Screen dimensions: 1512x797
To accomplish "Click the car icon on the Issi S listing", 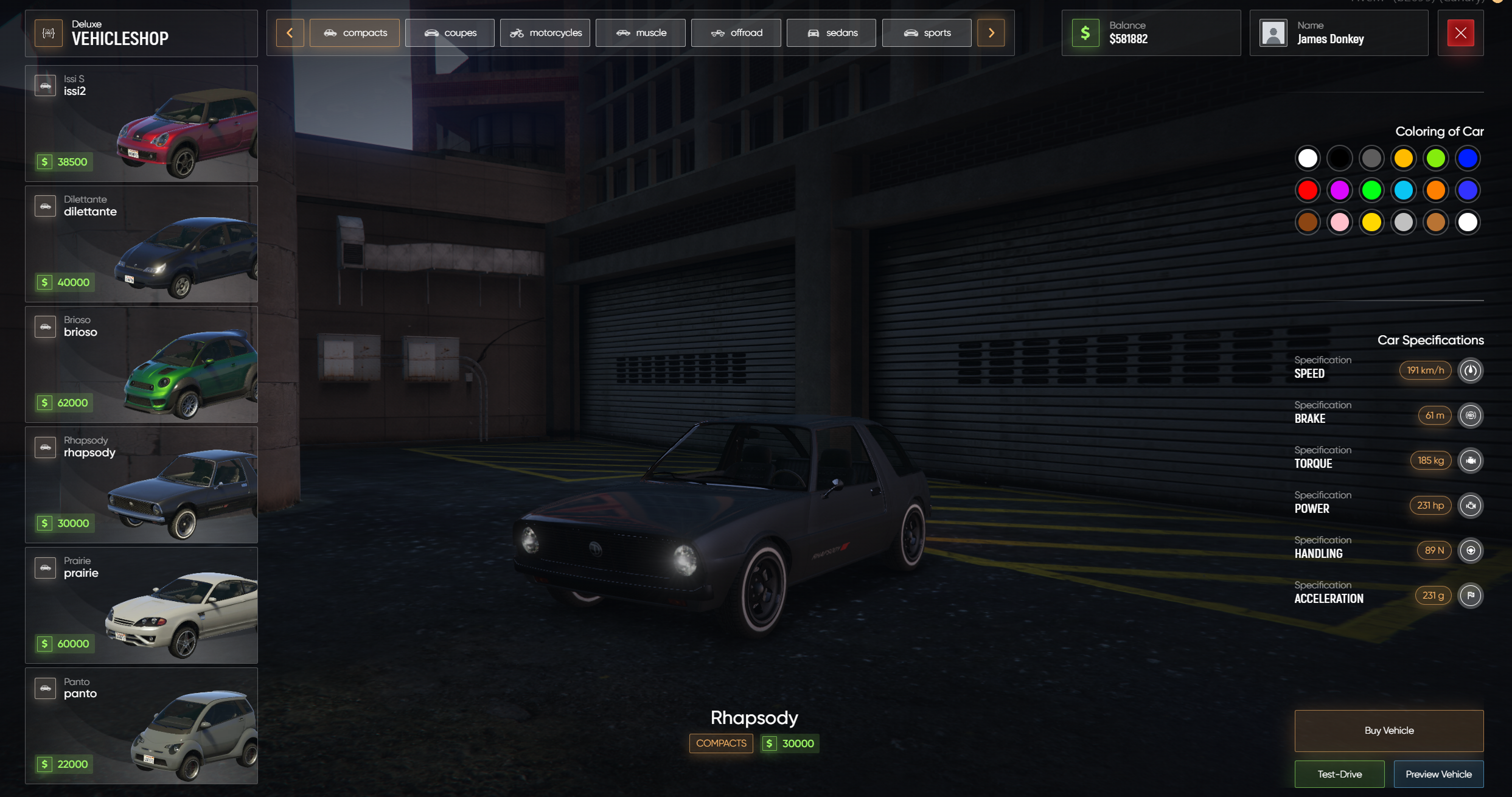I will click(x=46, y=85).
